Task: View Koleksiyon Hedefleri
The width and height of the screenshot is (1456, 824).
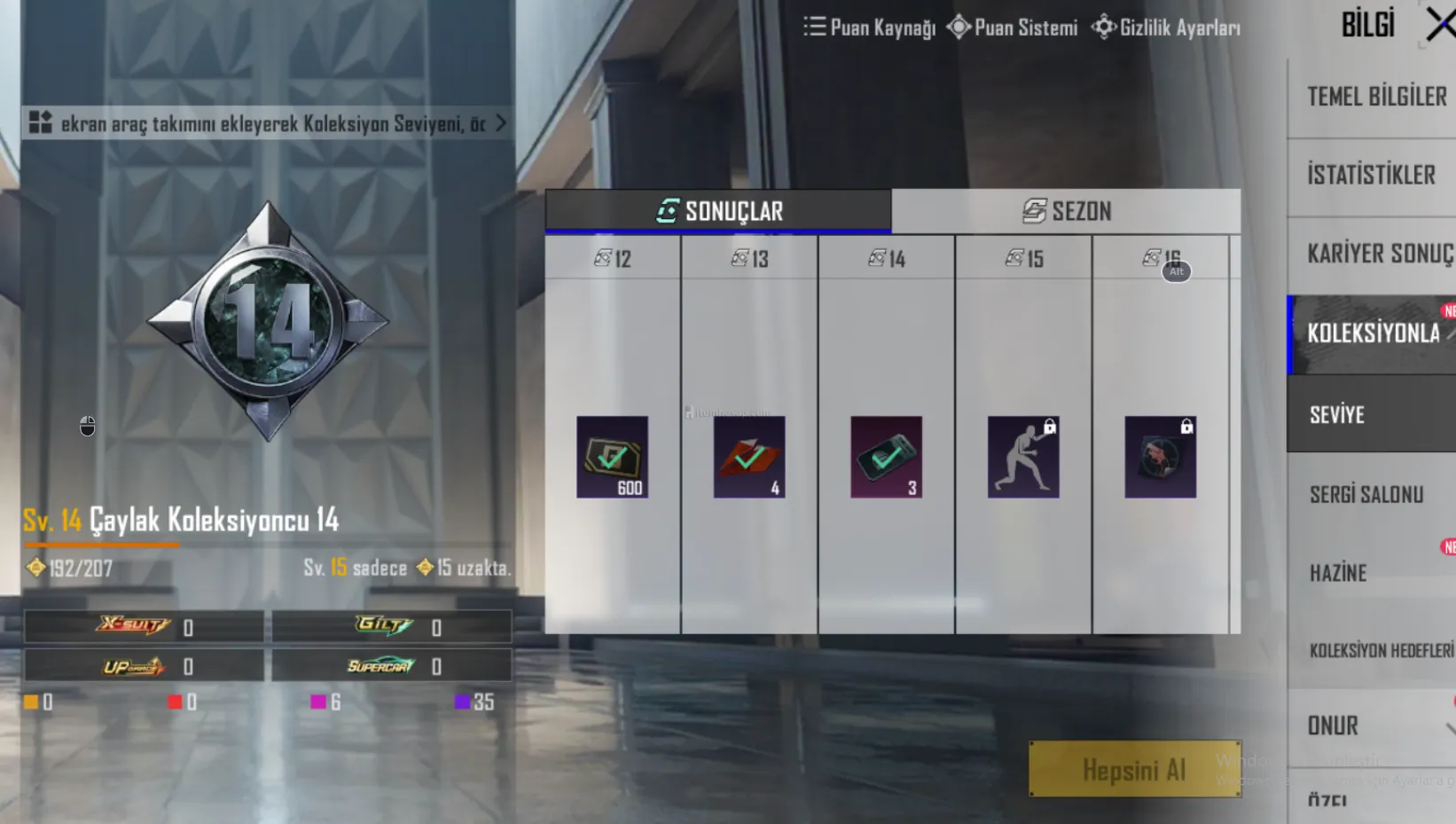Action: [x=1381, y=650]
